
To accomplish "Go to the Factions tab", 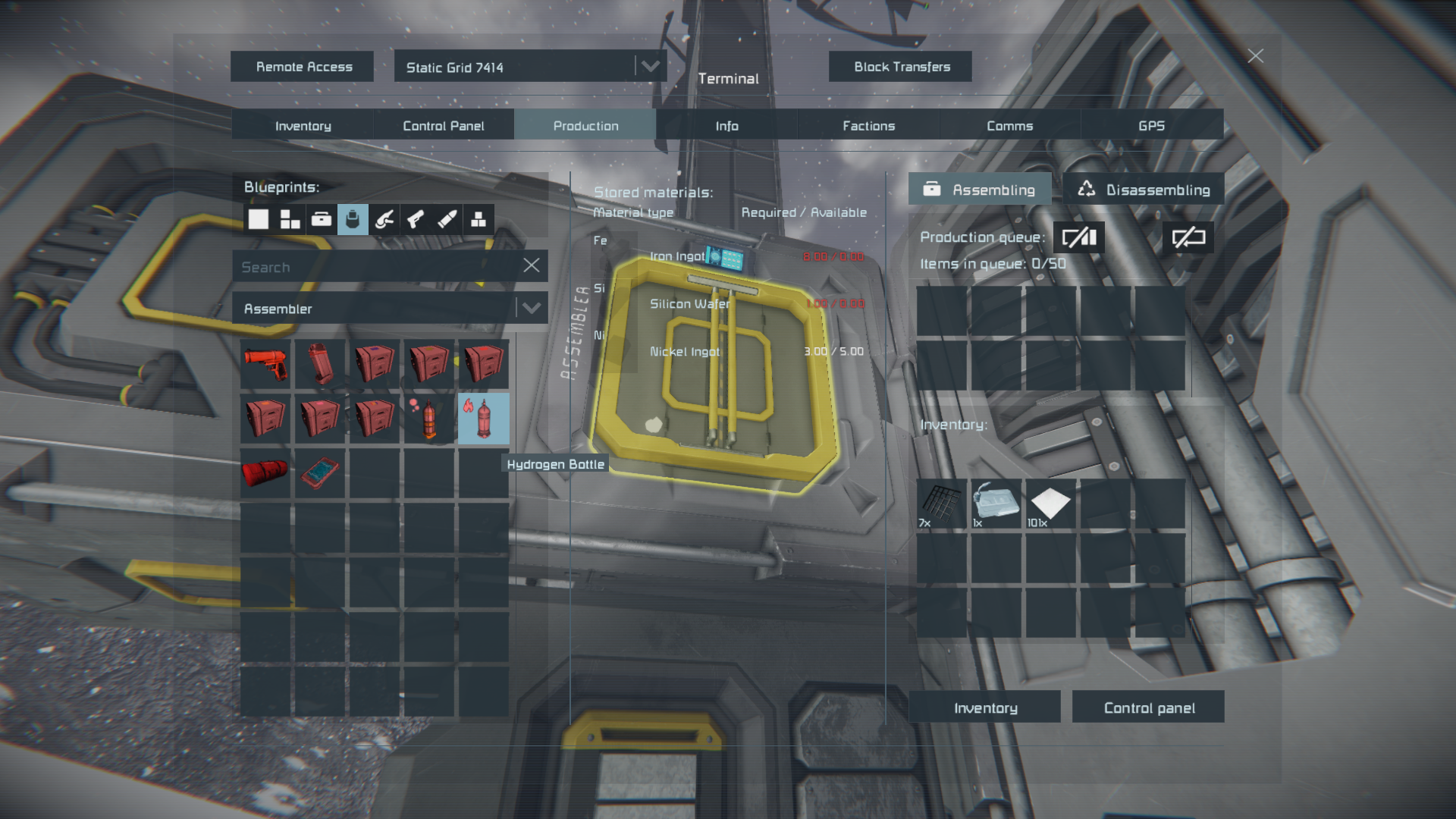I will coord(868,126).
